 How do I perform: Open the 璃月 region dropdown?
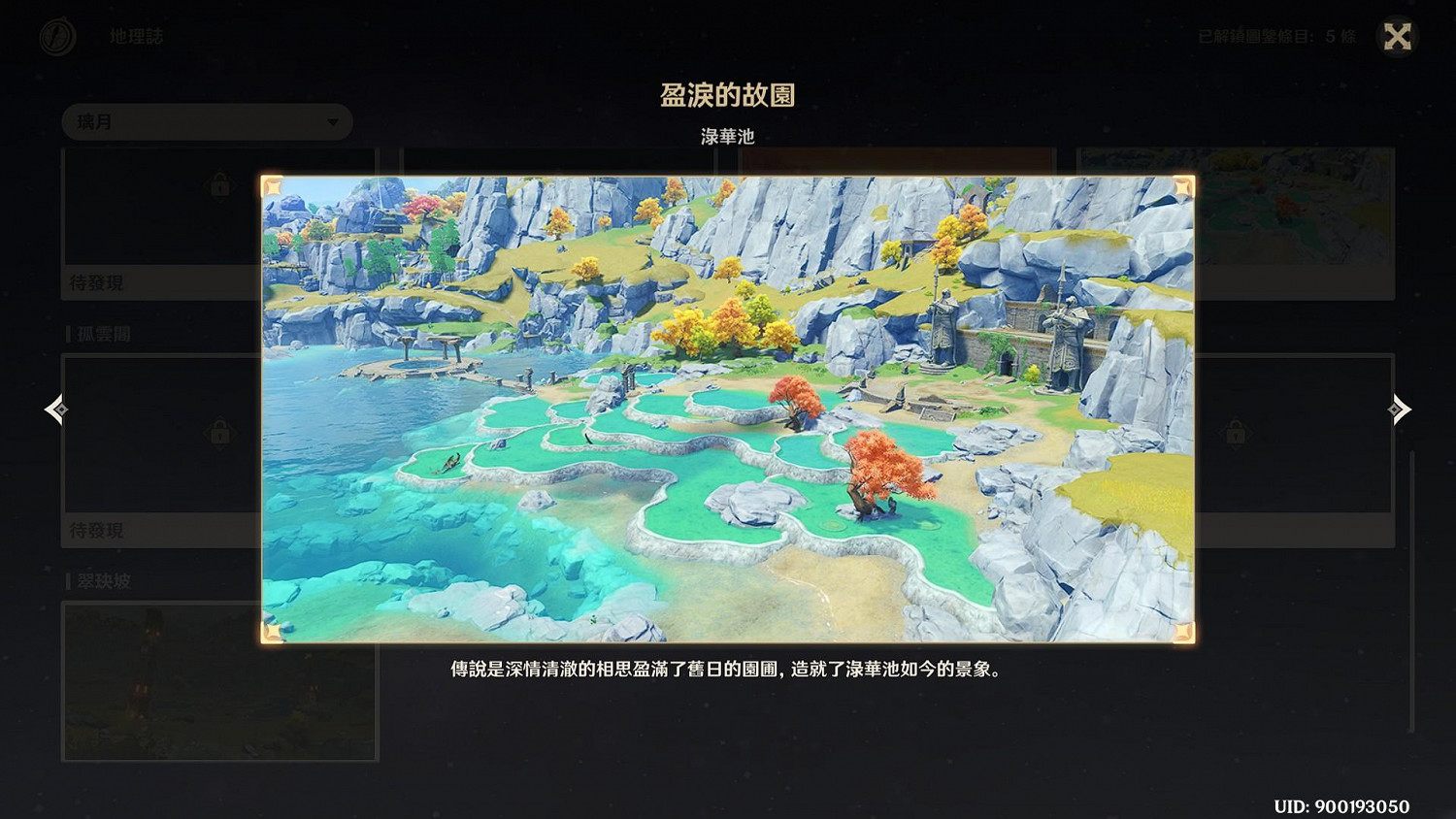207,122
